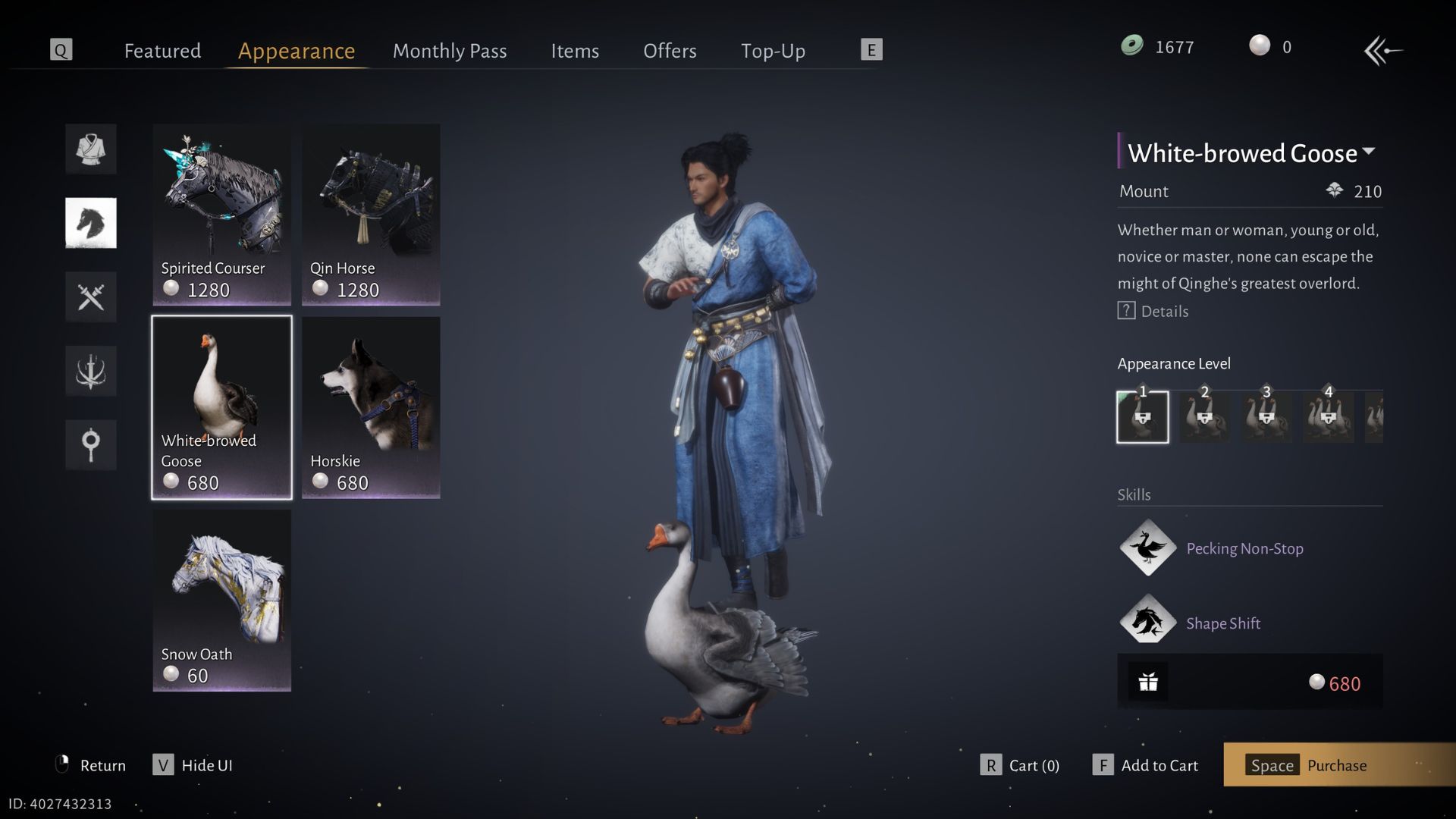Select Appearance Level 2 thumbnail
This screenshot has height=819, width=1456.
tap(1205, 417)
